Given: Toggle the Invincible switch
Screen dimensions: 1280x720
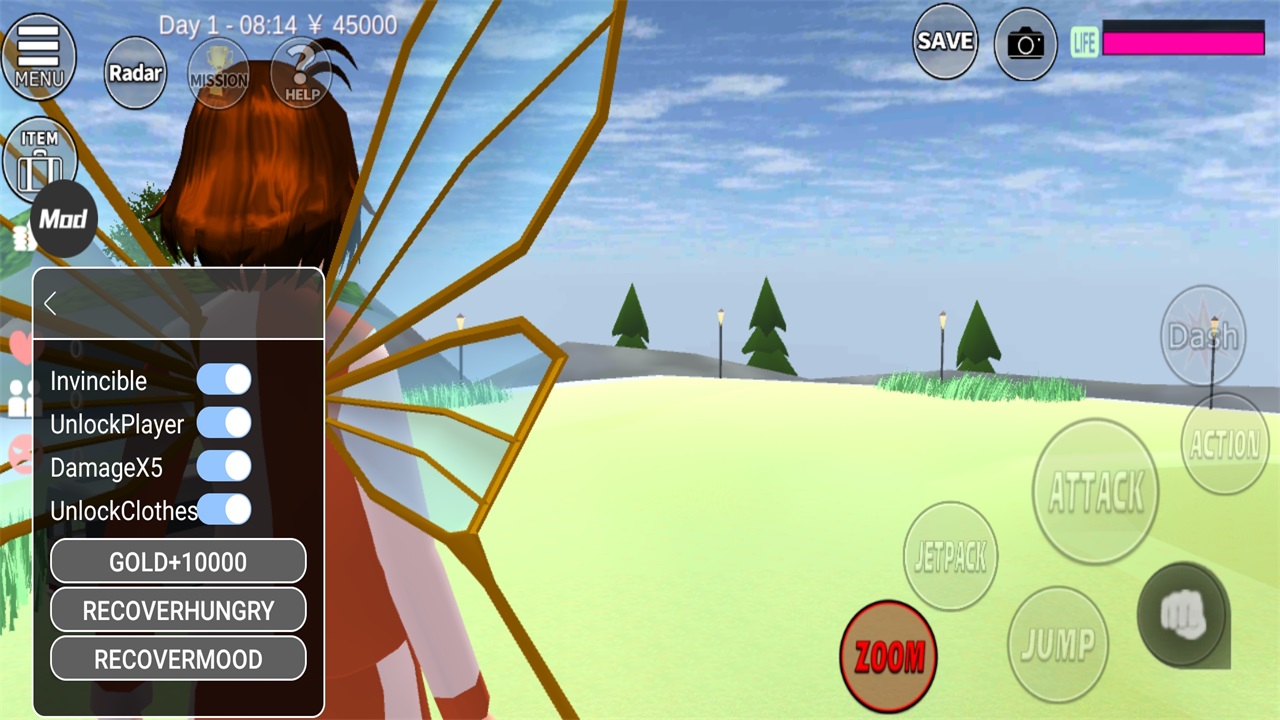Looking at the screenshot, I should coord(224,380).
